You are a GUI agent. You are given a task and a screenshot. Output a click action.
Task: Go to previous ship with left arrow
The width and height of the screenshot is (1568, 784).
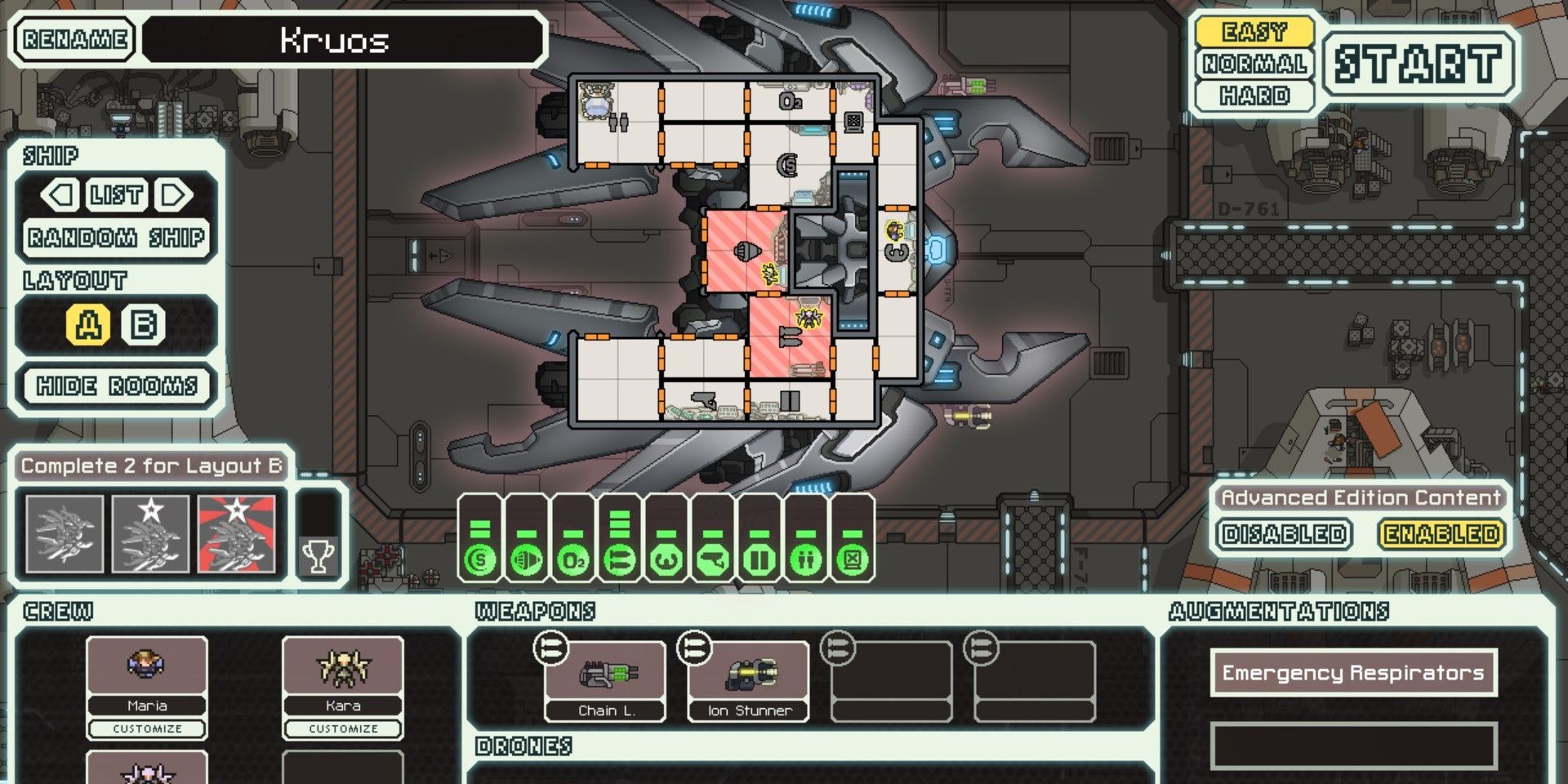(60, 195)
